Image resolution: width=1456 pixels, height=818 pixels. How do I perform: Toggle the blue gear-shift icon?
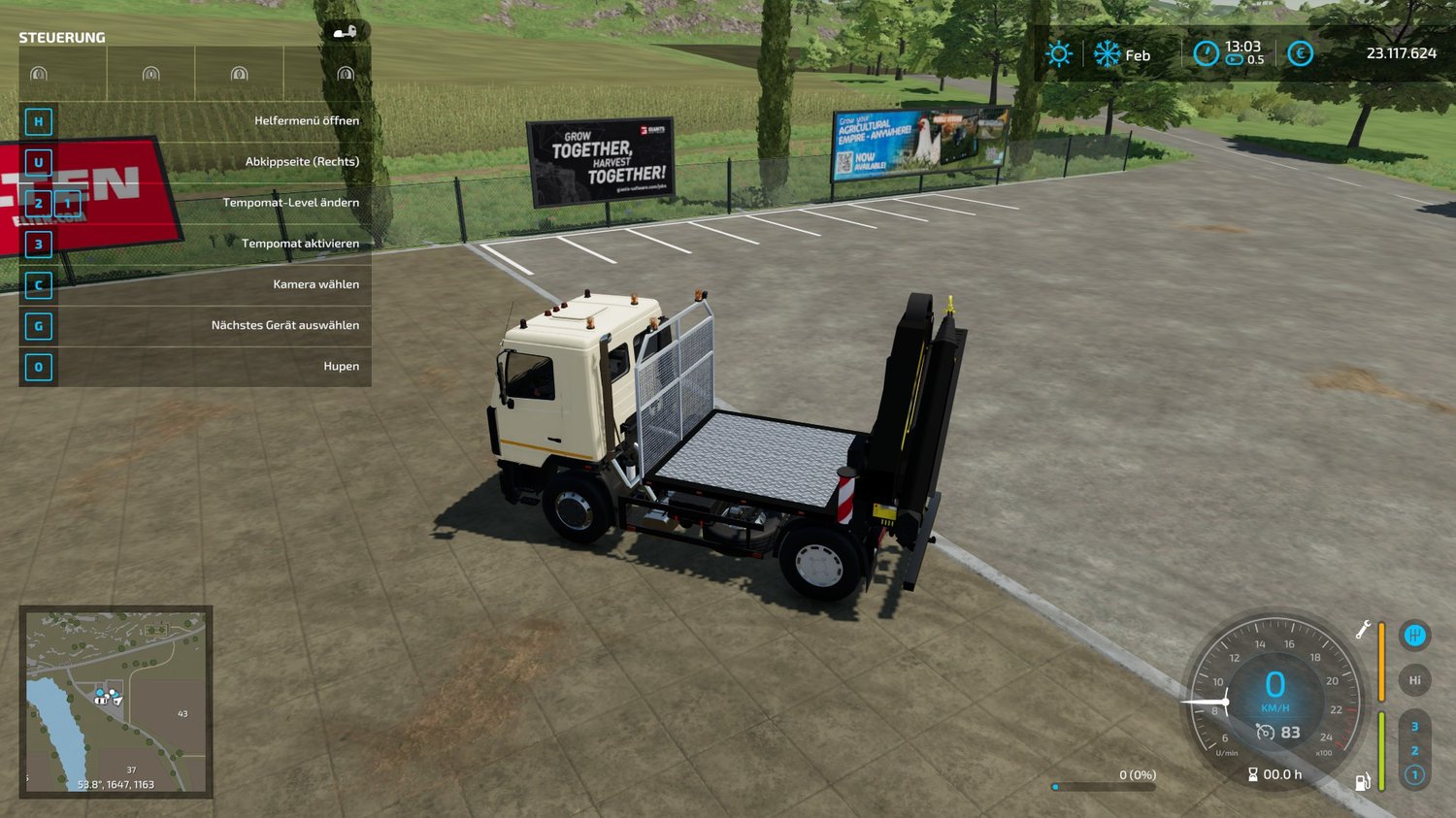(1414, 636)
